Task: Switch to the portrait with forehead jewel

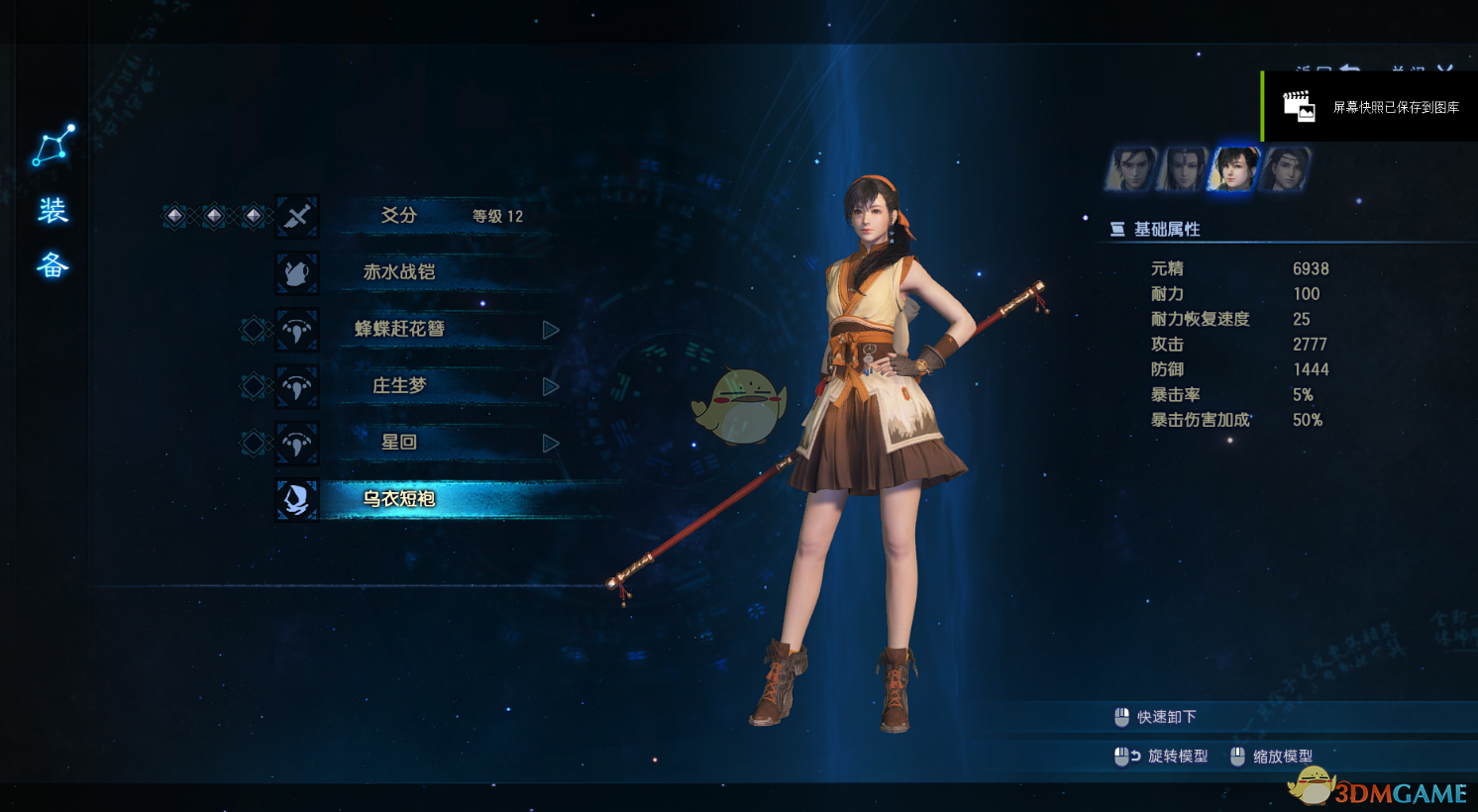Action: pos(1182,168)
